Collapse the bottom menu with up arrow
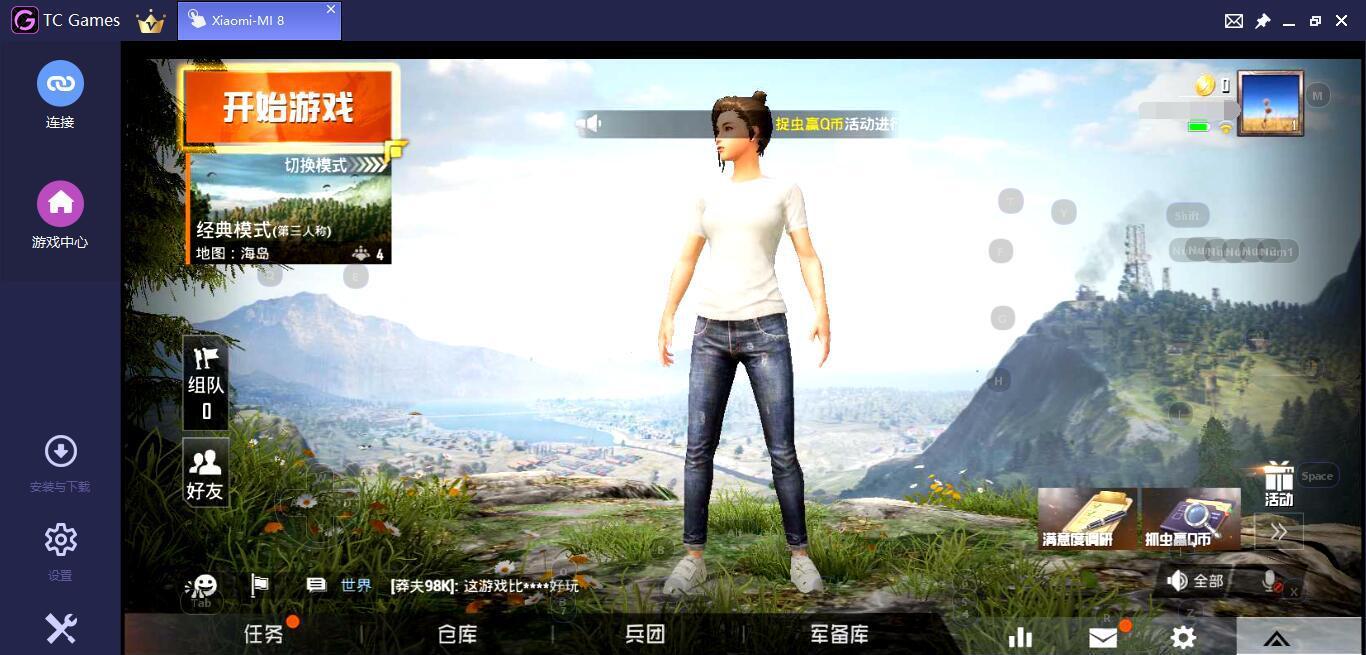1366x655 pixels. pyautogui.click(x=1276, y=638)
